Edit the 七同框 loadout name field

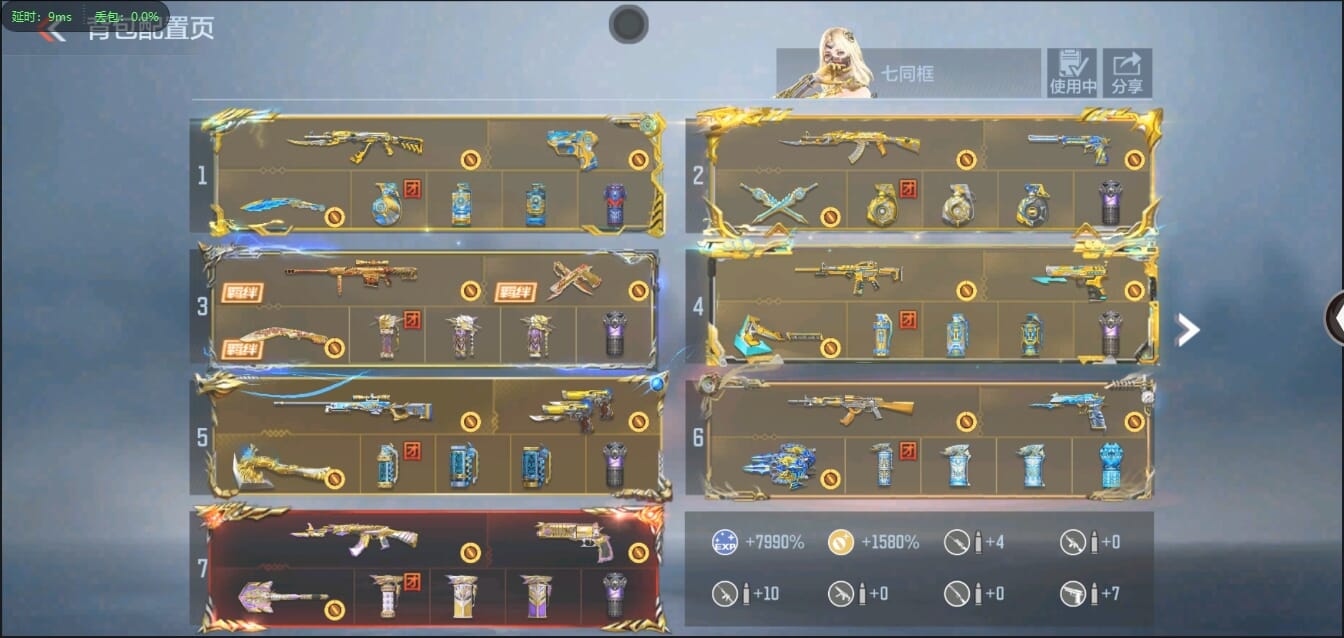coord(908,74)
